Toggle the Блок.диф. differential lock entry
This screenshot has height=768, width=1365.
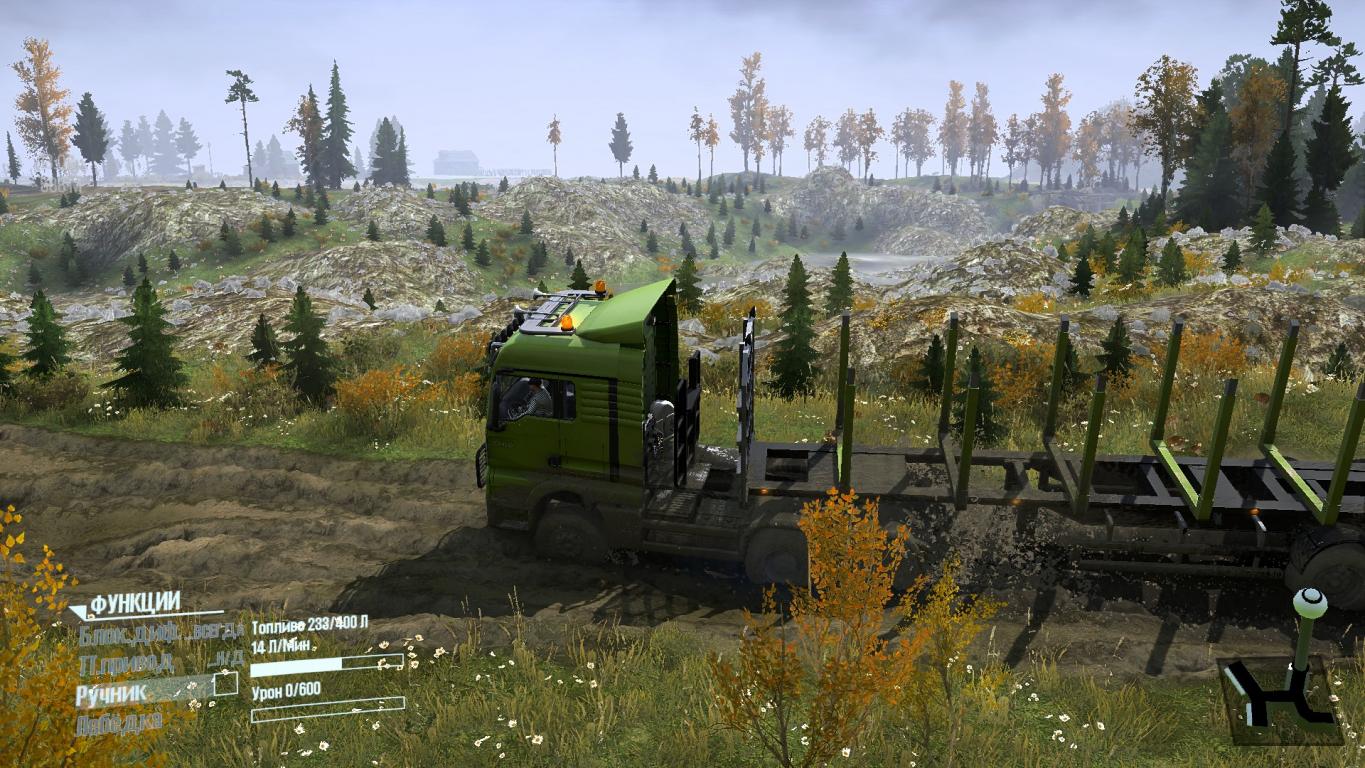(x=117, y=632)
